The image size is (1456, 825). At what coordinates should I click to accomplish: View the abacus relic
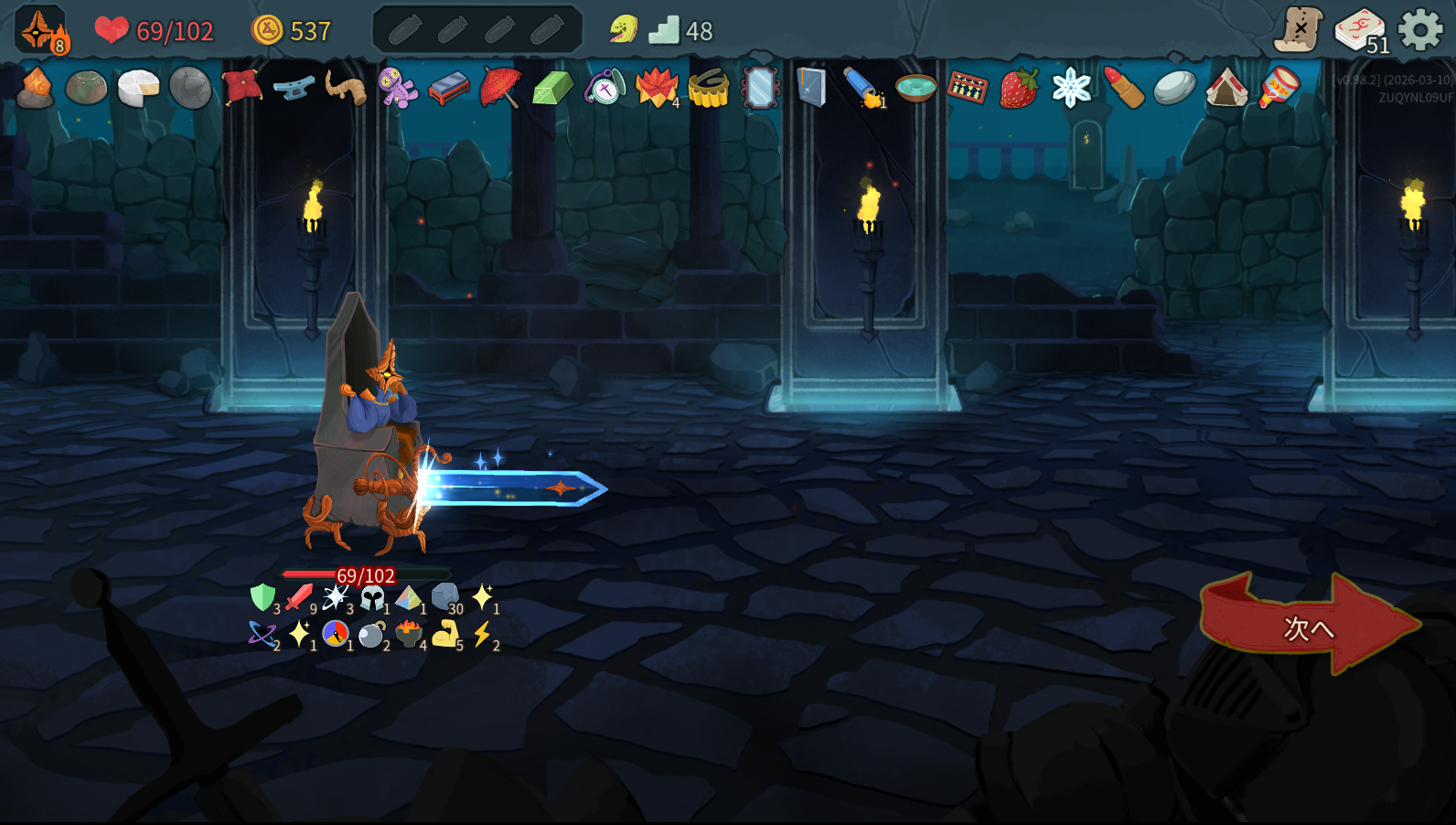[967, 89]
